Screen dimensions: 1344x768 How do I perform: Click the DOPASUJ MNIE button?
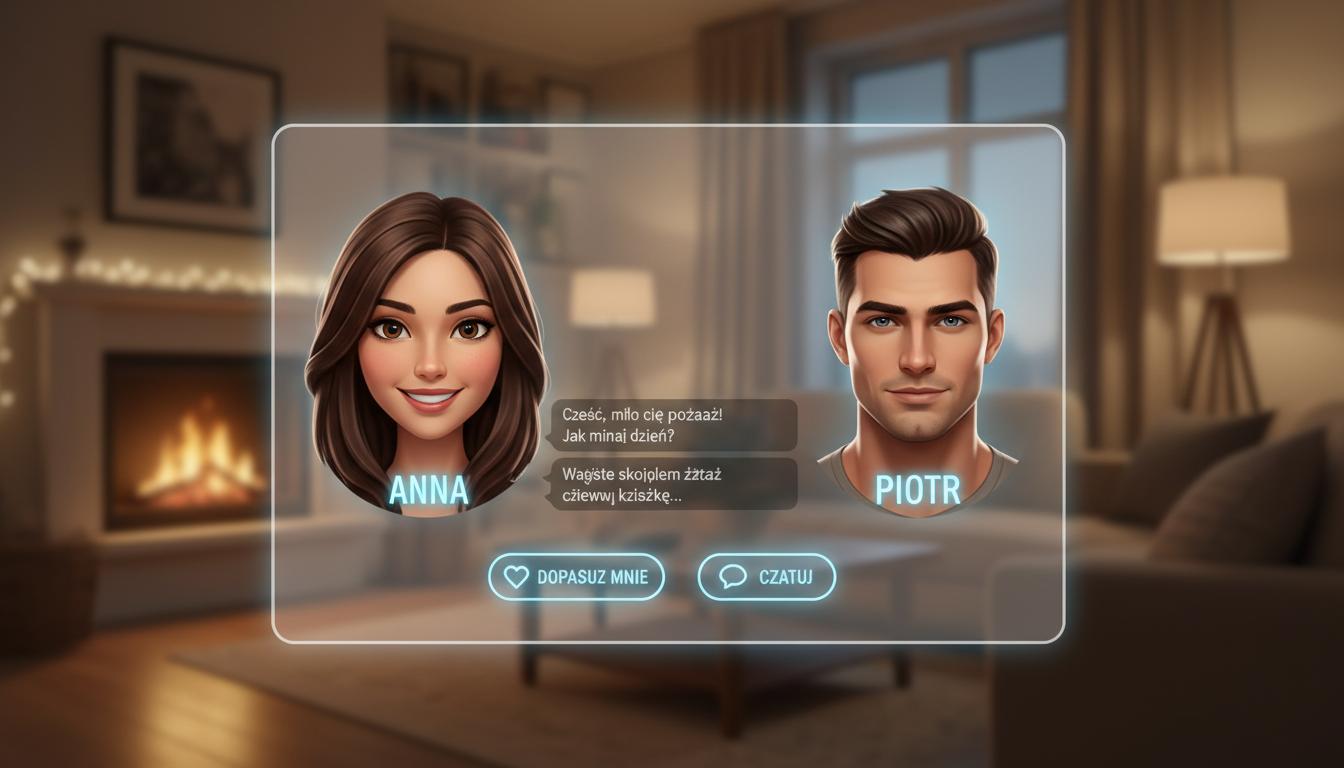576,577
